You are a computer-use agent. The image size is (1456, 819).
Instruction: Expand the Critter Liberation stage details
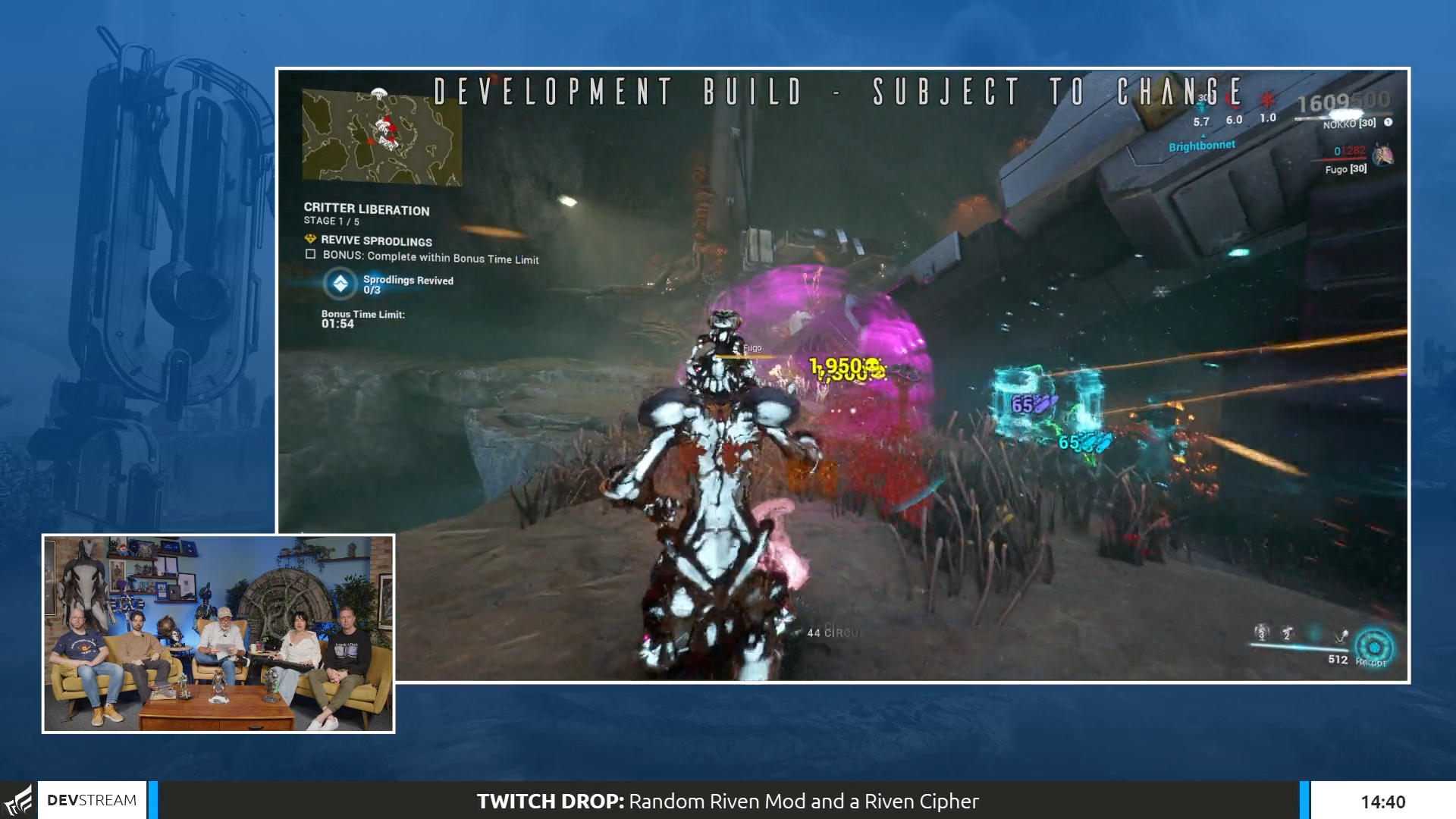(368, 212)
